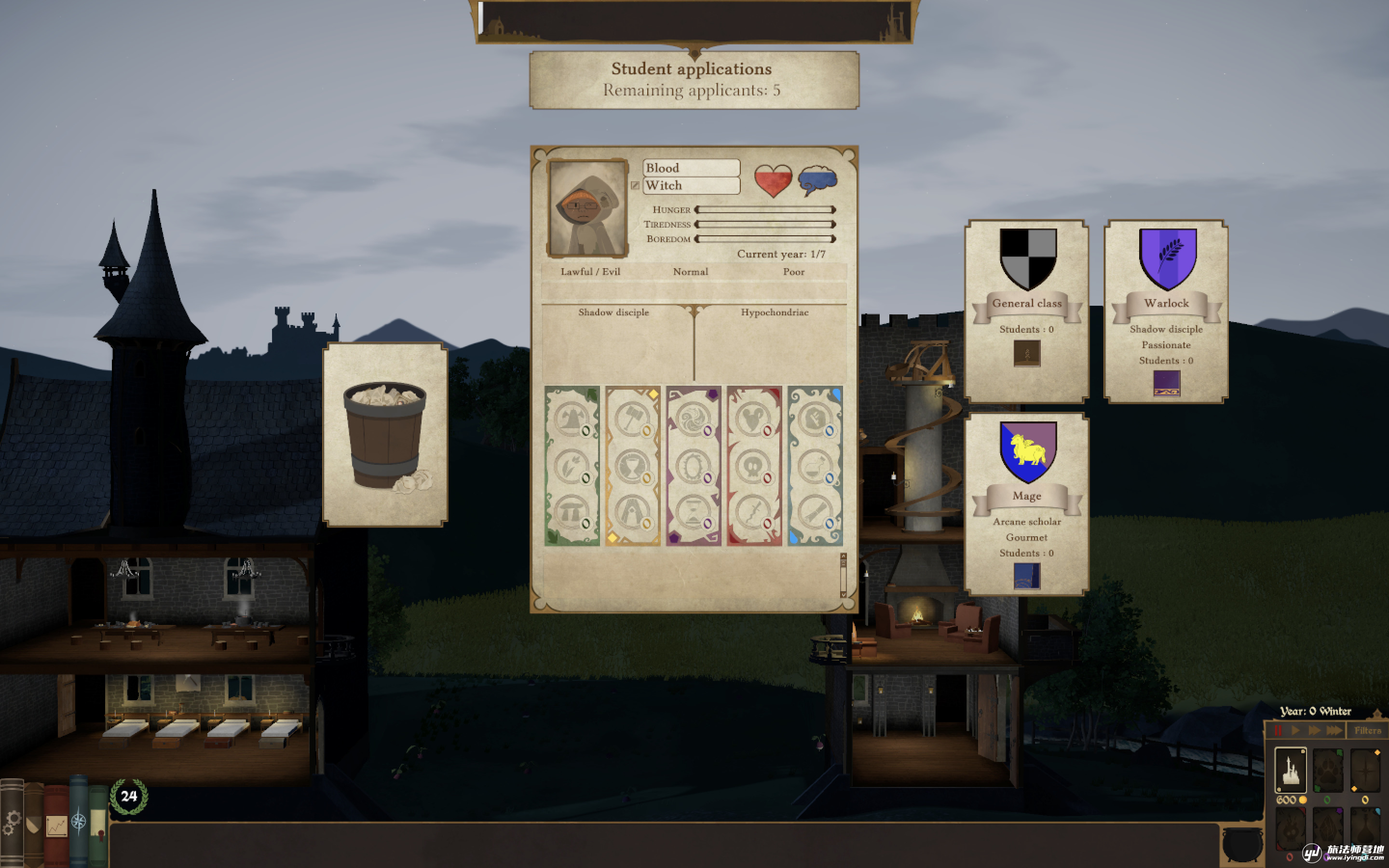The height and width of the screenshot is (868, 1389).
Task: Select the castle build category card
Action: 1290,770
